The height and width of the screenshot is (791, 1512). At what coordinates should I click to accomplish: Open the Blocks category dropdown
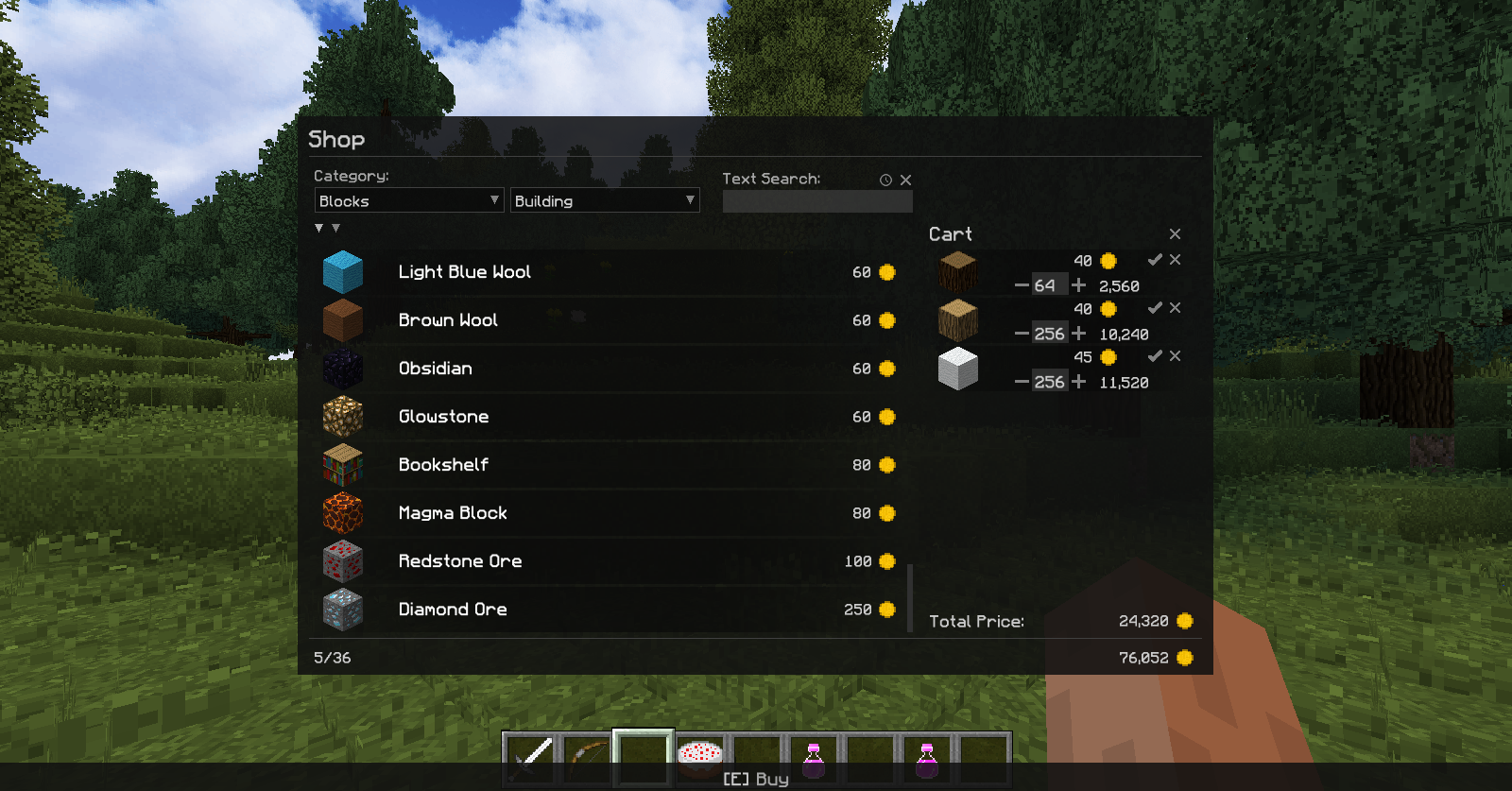408,200
